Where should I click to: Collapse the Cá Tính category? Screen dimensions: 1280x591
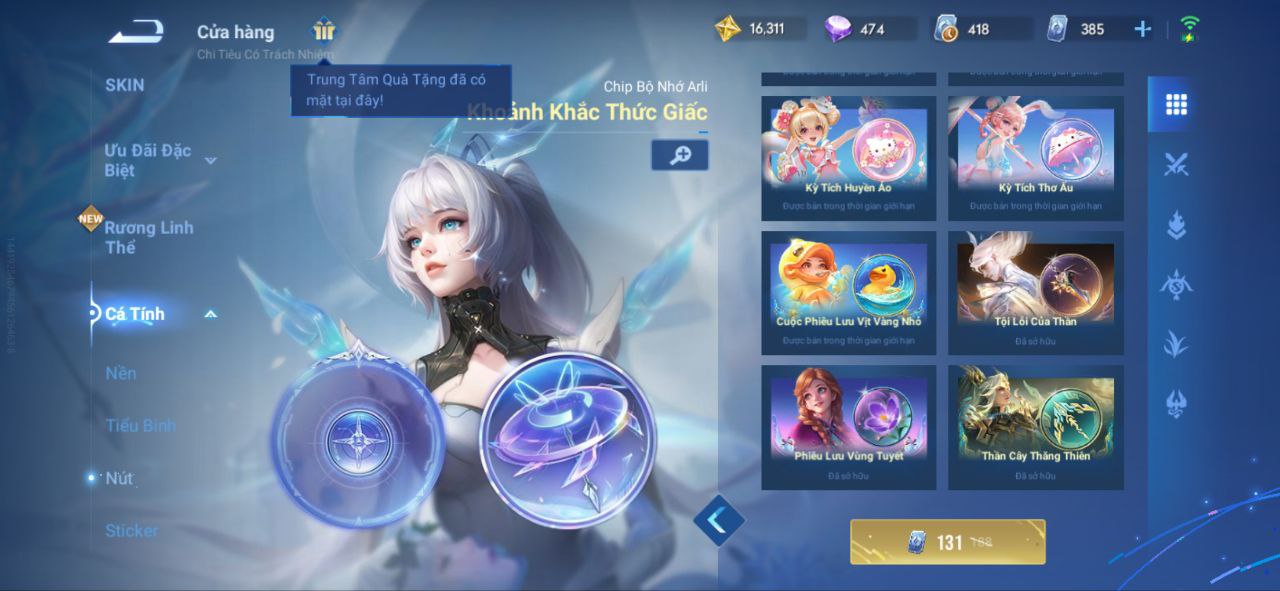pyautogui.click(x=210, y=314)
